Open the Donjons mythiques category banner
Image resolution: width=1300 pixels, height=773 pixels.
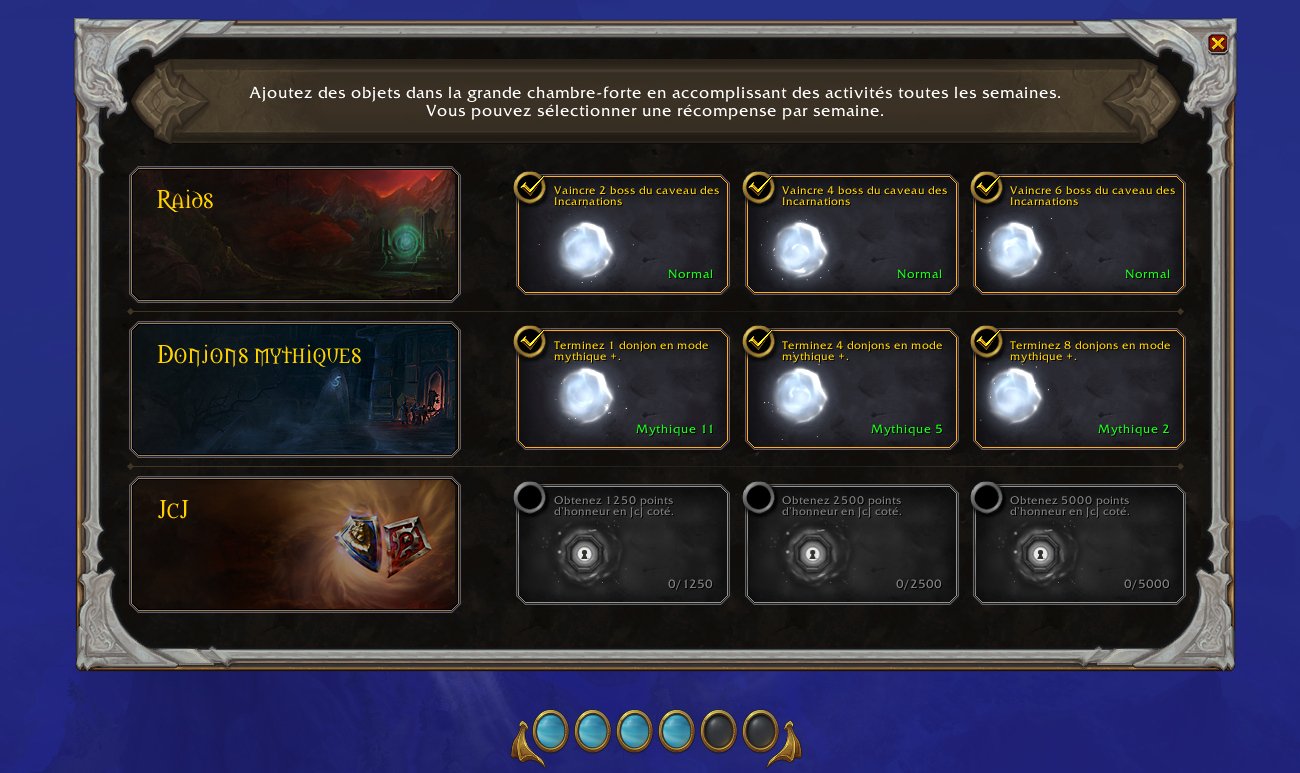295,390
